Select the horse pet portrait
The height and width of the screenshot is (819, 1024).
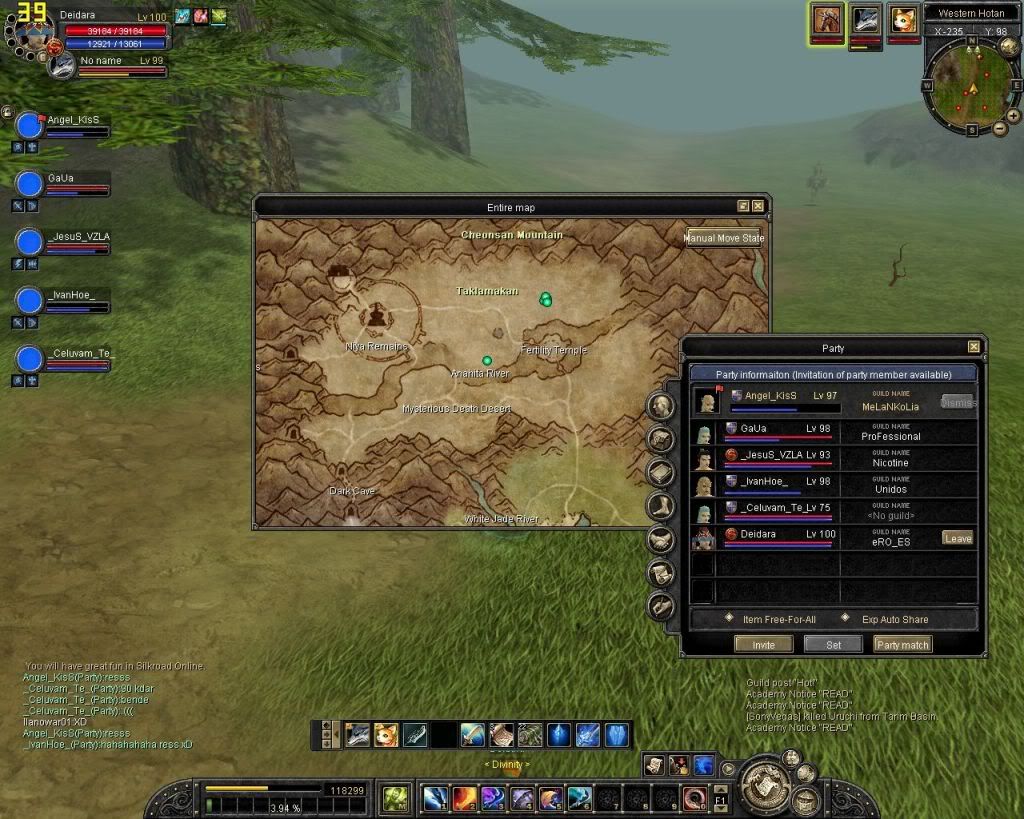click(x=827, y=20)
